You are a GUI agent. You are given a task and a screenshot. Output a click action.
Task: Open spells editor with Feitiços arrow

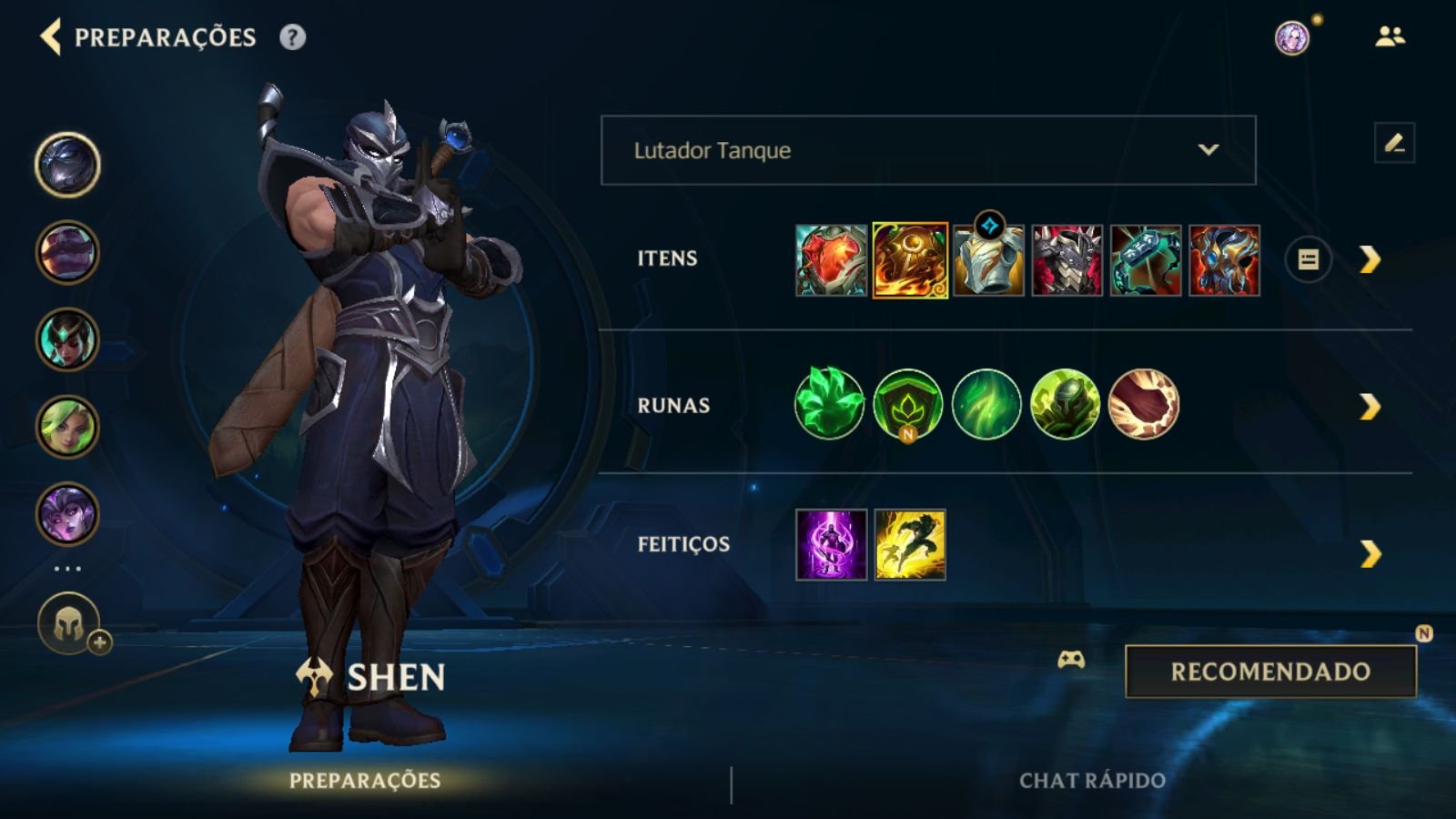[x=1370, y=553]
